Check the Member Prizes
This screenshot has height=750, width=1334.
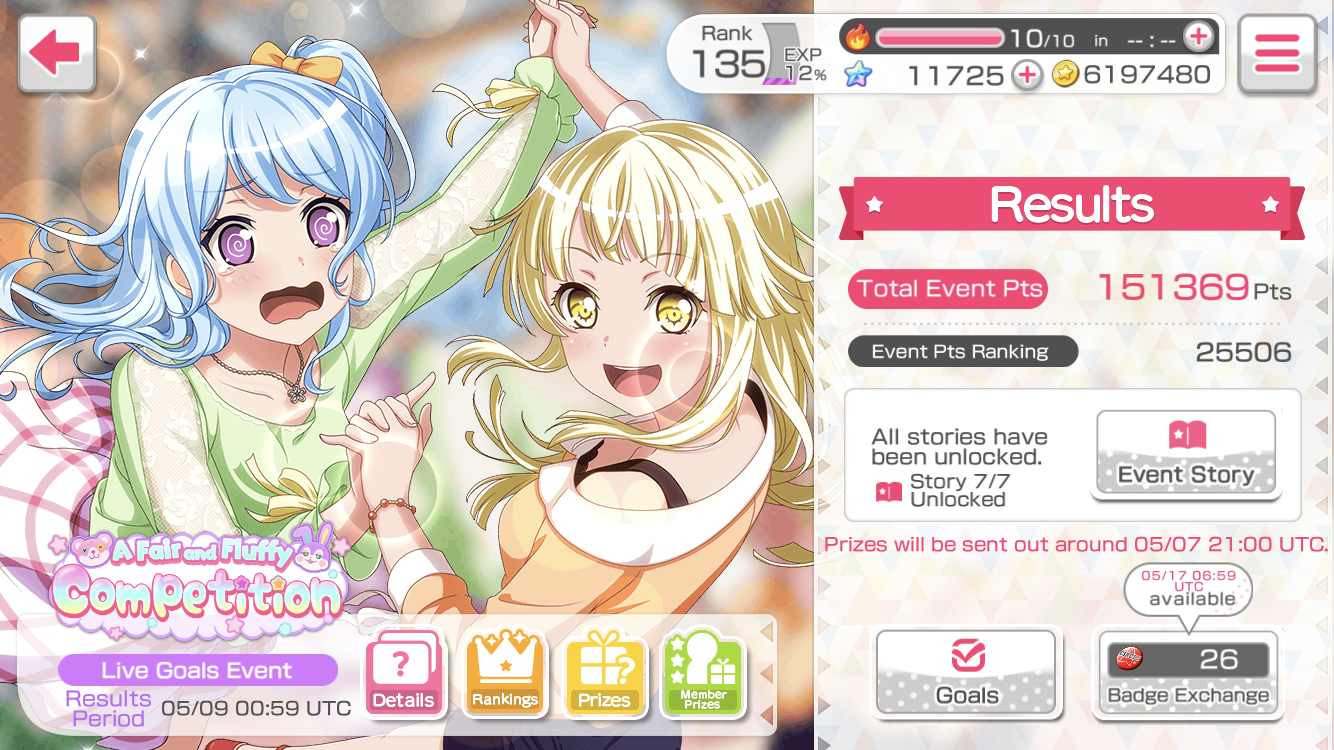pos(703,673)
